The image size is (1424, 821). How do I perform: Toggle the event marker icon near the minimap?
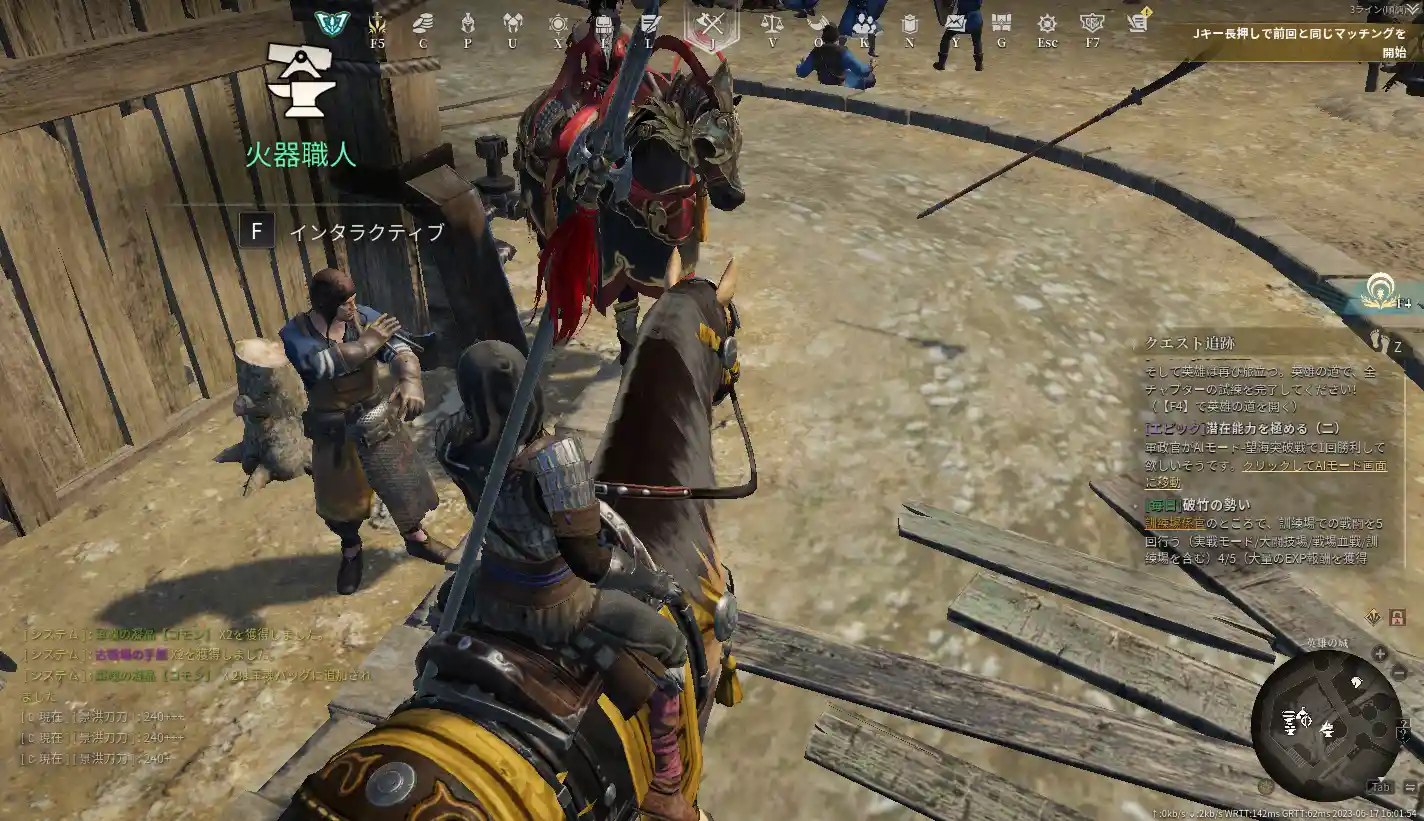pos(1374,616)
